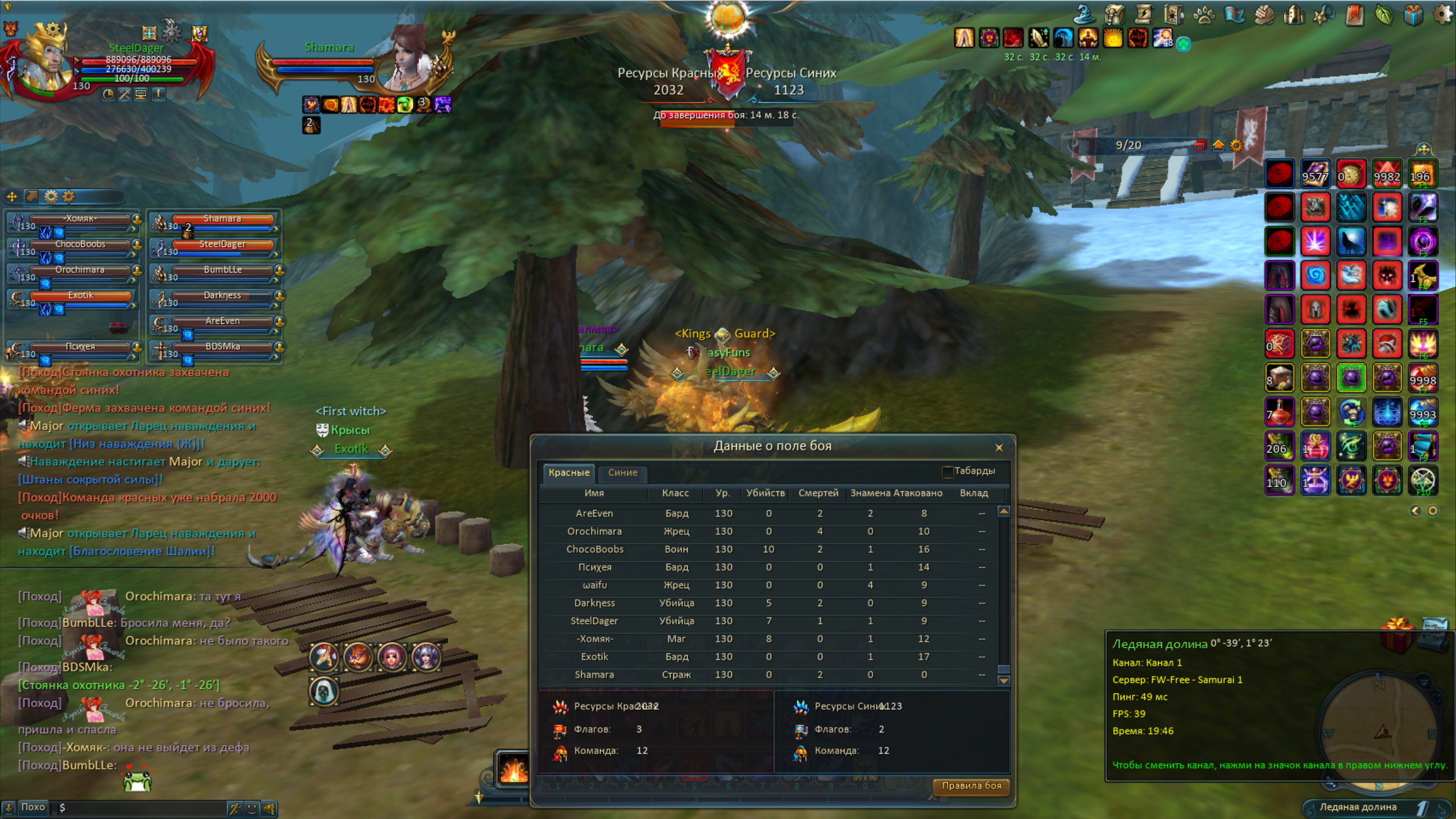The width and height of the screenshot is (1456, 819).
Task: Open the chat emoticon picker
Action: tap(252, 808)
